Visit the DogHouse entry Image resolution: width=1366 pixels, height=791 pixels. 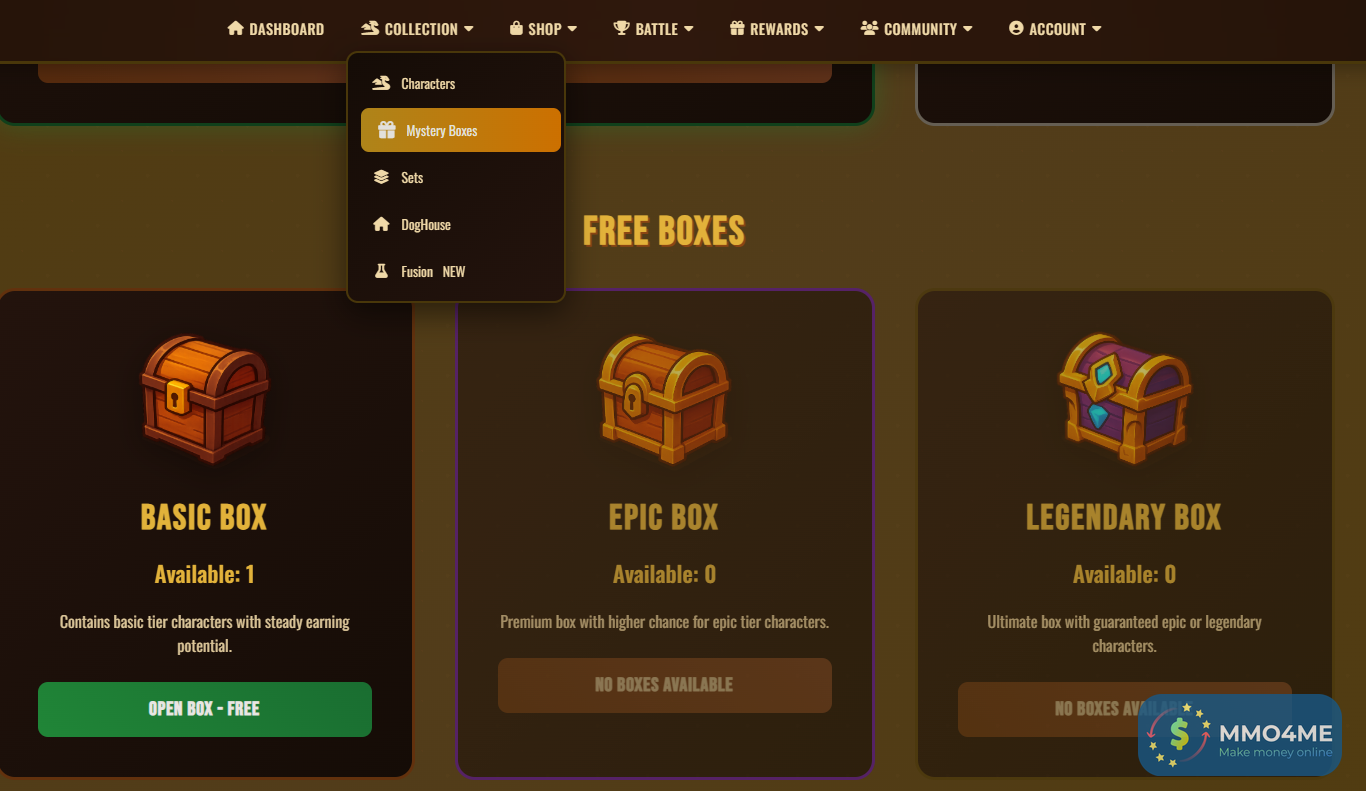pos(425,225)
